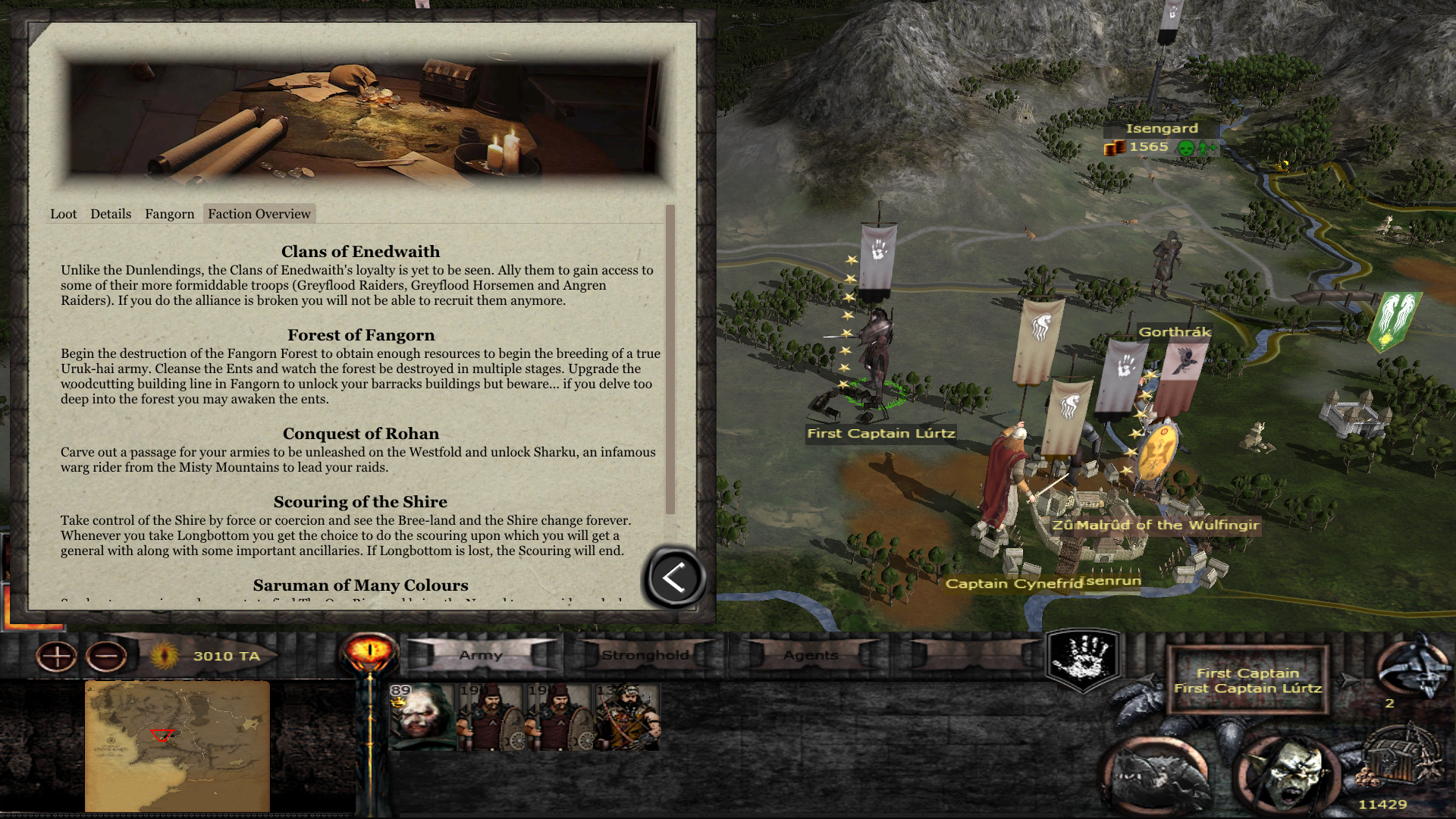Select the Fangorn tab
The image size is (1456, 819).
(x=169, y=214)
